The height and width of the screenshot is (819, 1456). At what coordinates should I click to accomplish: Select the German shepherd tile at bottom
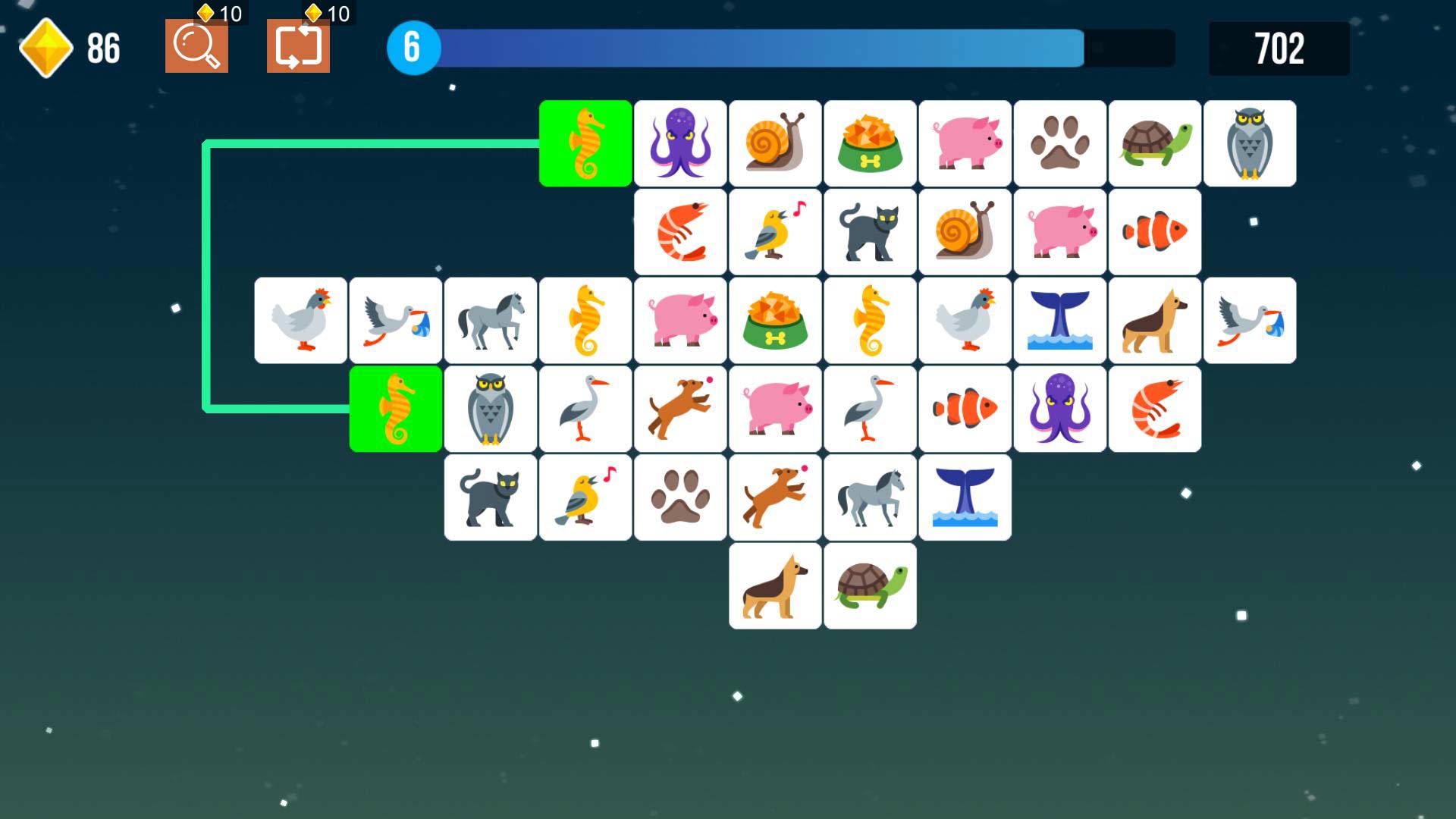pyautogui.click(x=774, y=586)
